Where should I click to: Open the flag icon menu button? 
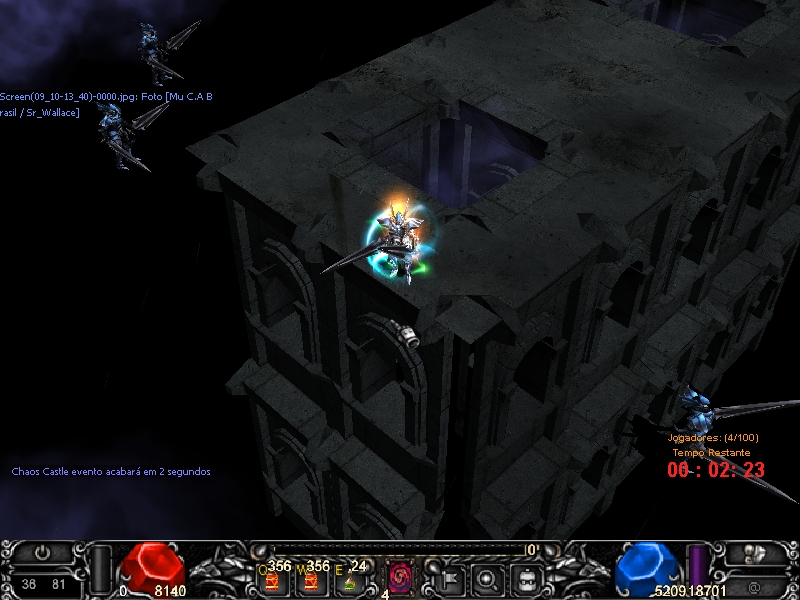[447, 577]
